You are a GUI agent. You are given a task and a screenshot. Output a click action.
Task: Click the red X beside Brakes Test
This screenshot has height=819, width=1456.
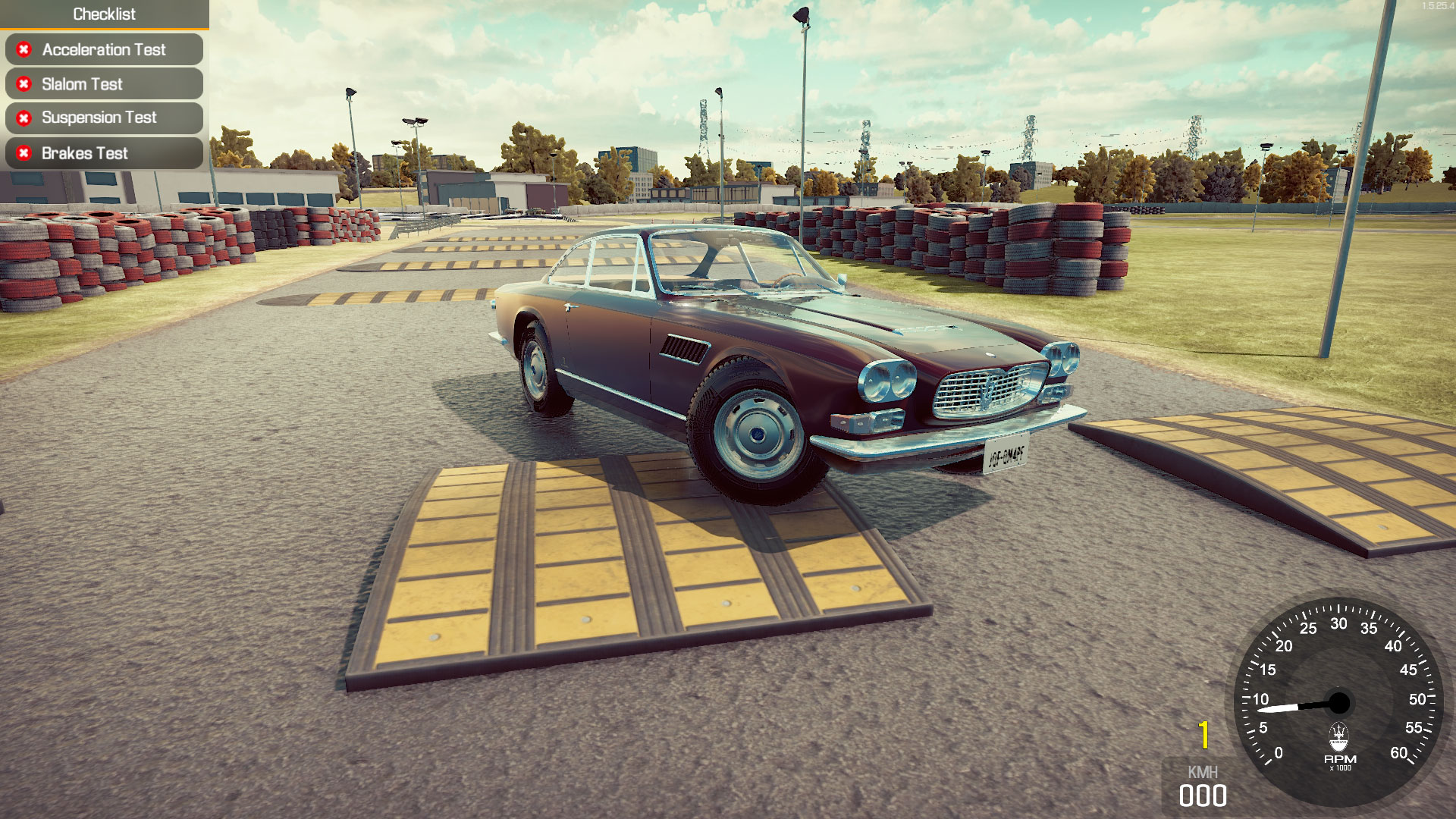[x=24, y=153]
